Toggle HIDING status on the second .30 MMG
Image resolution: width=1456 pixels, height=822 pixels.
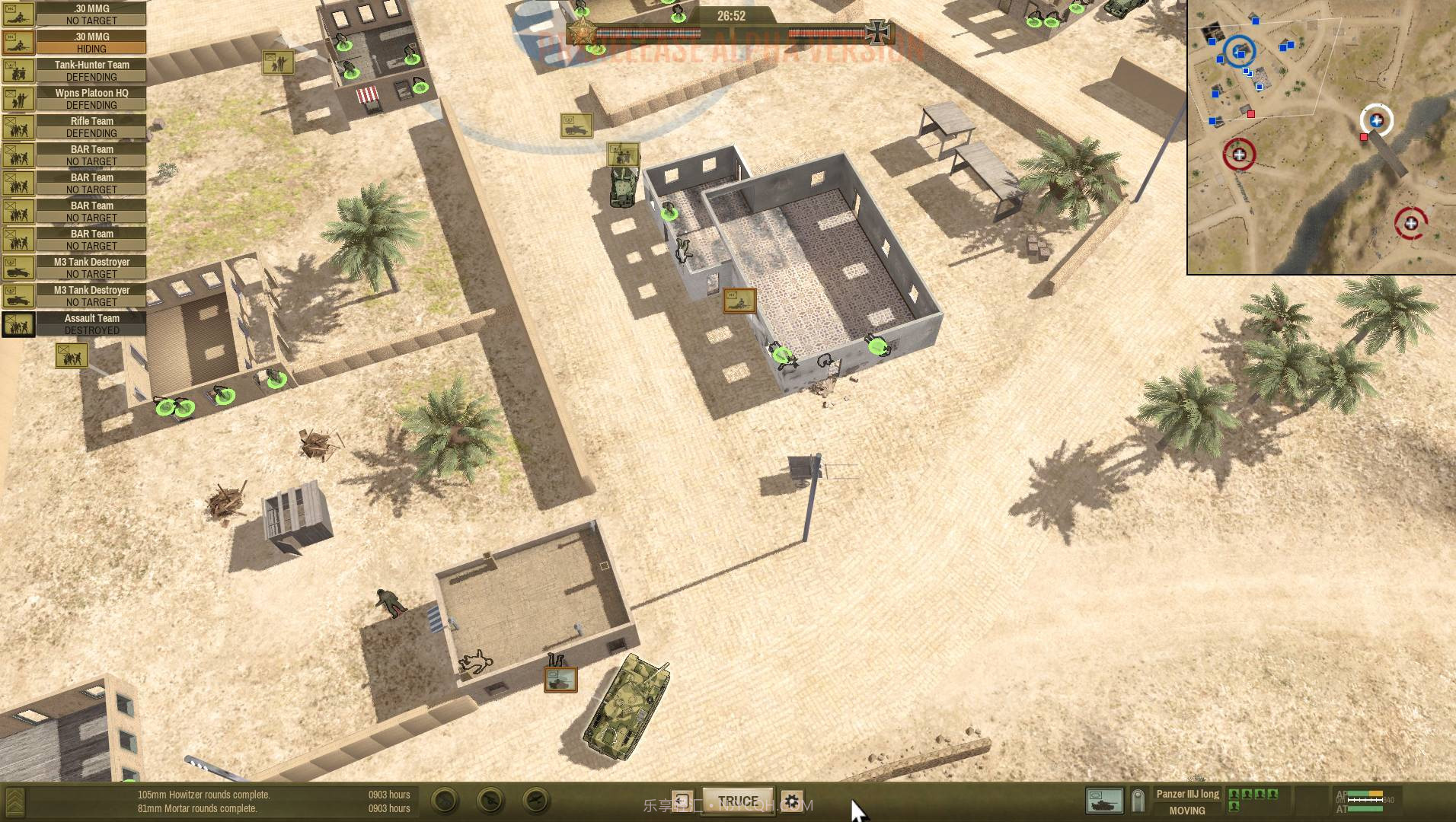pos(90,48)
